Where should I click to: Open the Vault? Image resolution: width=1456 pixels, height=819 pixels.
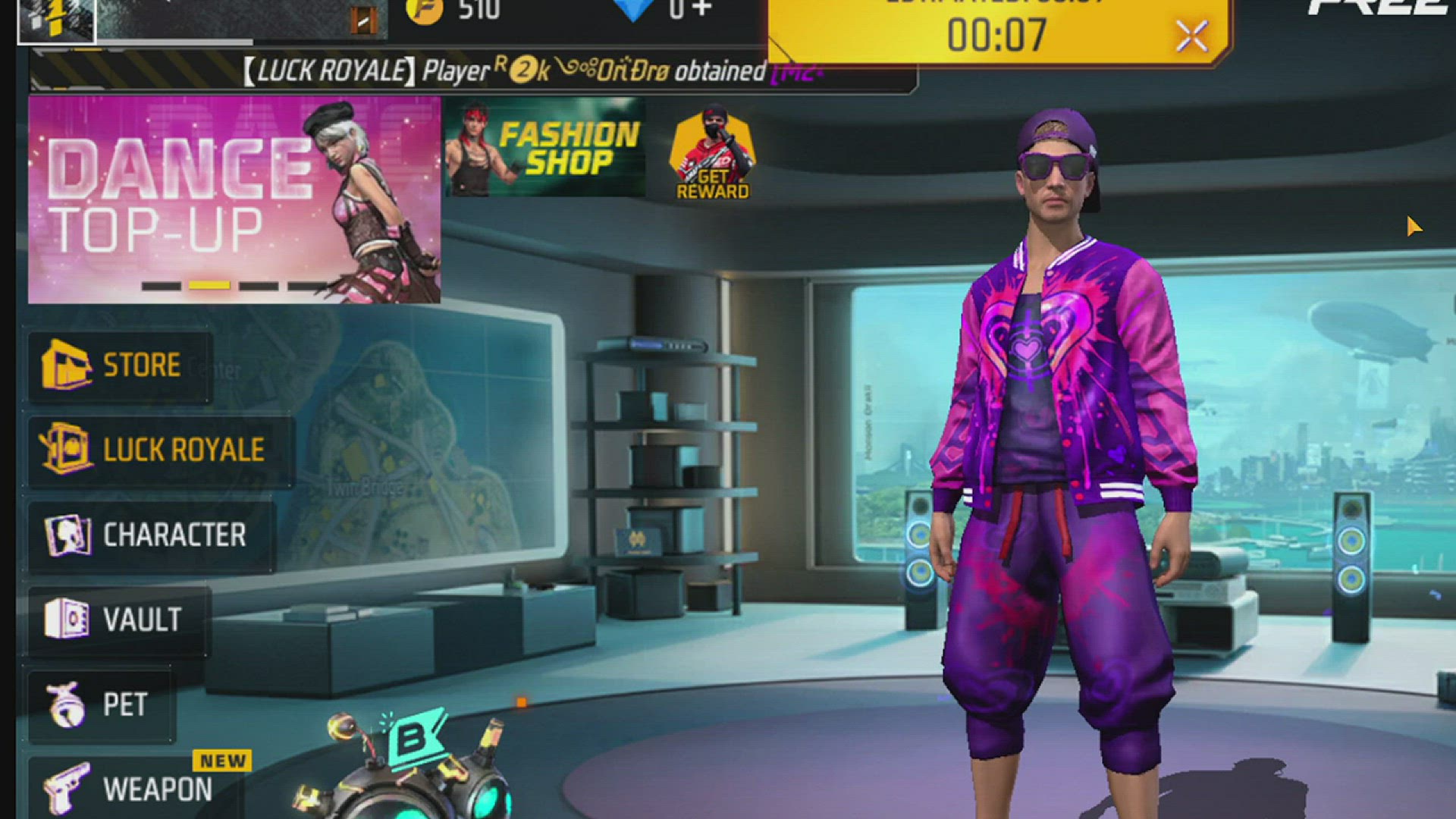[x=118, y=620]
